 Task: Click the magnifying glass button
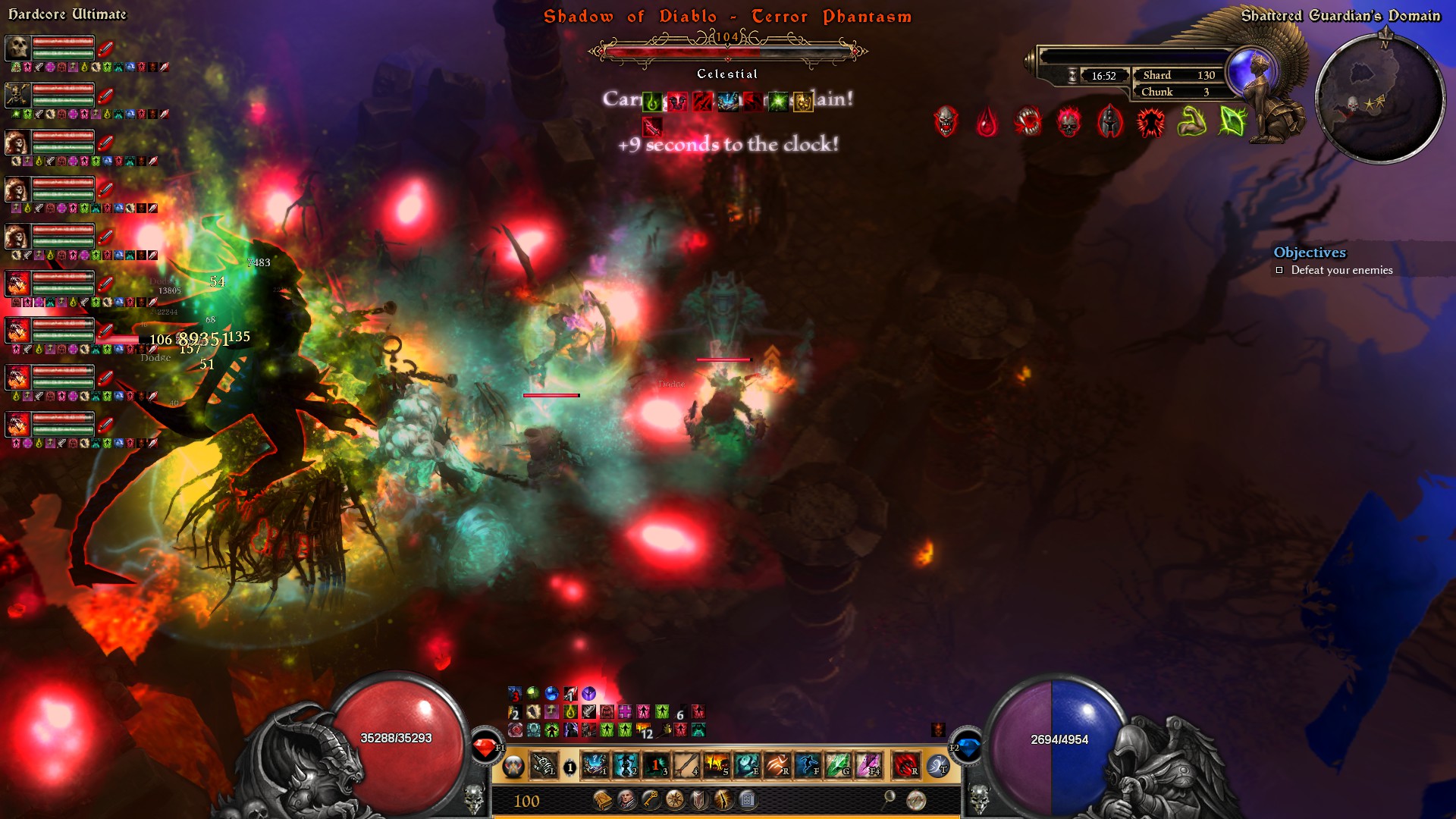point(889,799)
